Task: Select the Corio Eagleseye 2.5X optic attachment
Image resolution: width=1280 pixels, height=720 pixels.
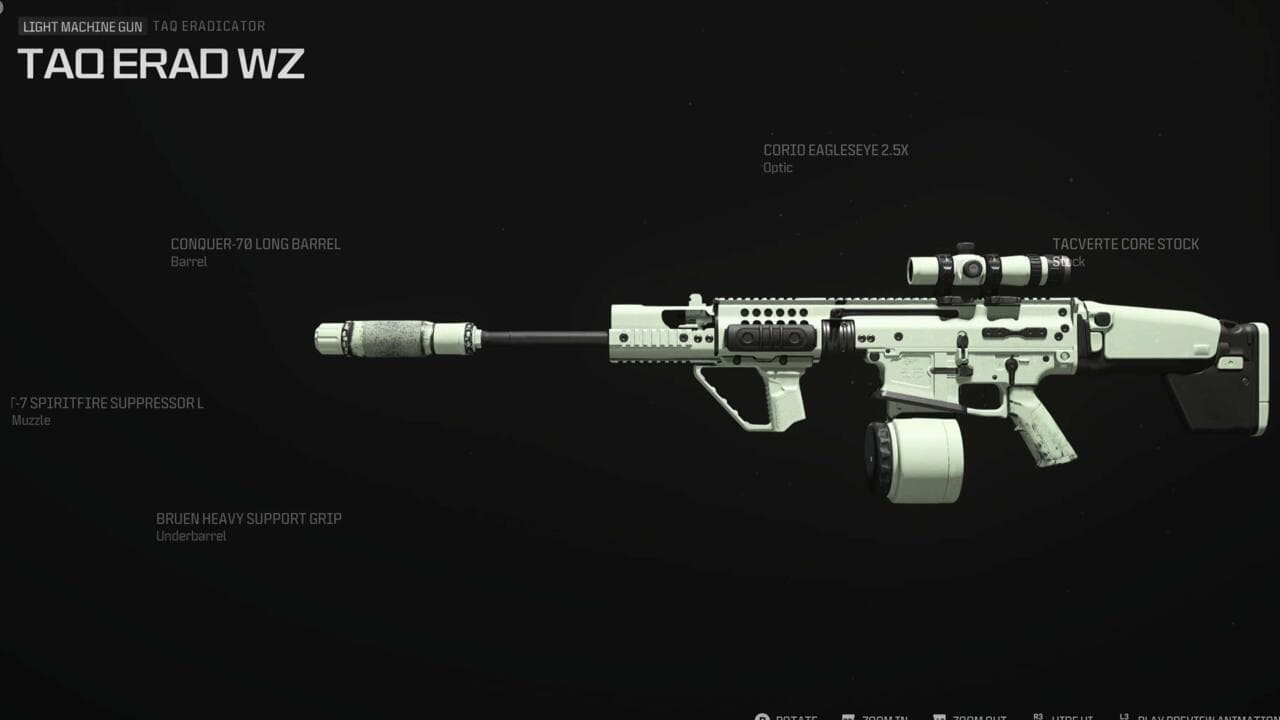Action: [x=838, y=149]
